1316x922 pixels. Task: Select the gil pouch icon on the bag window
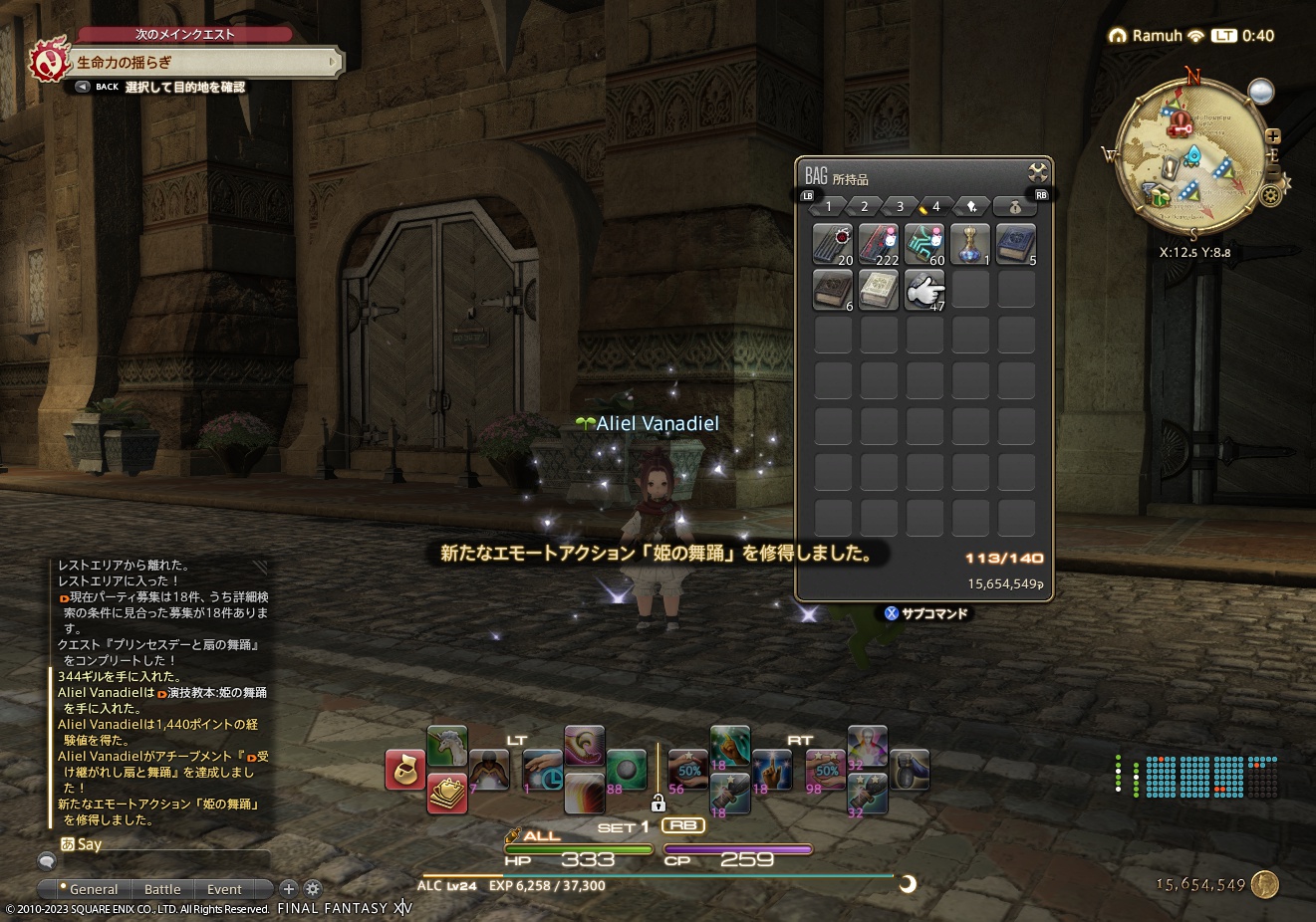click(x=1015, y=207)
